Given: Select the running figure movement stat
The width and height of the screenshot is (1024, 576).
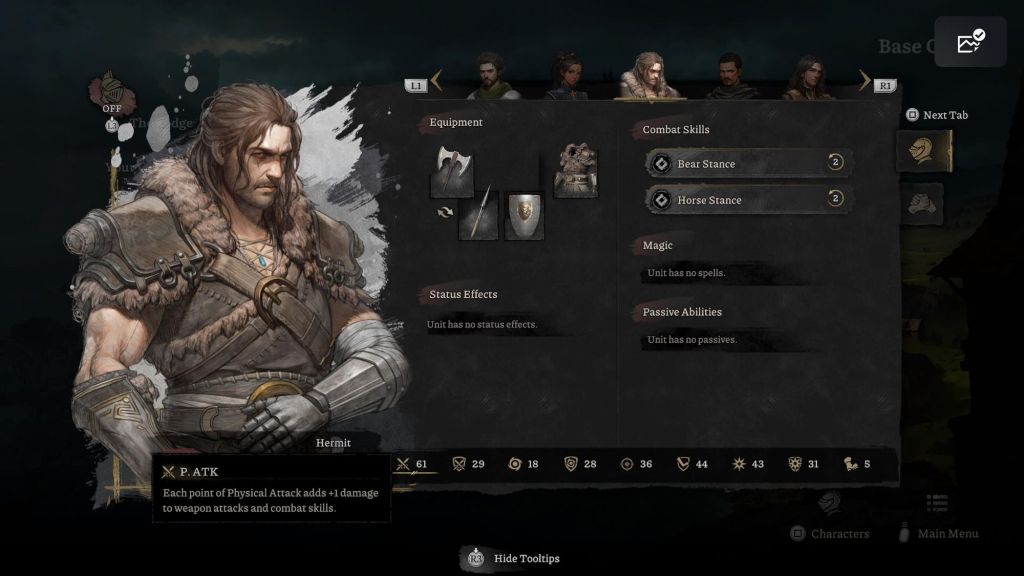Looking at the screenshot, I should coord(857,464).
